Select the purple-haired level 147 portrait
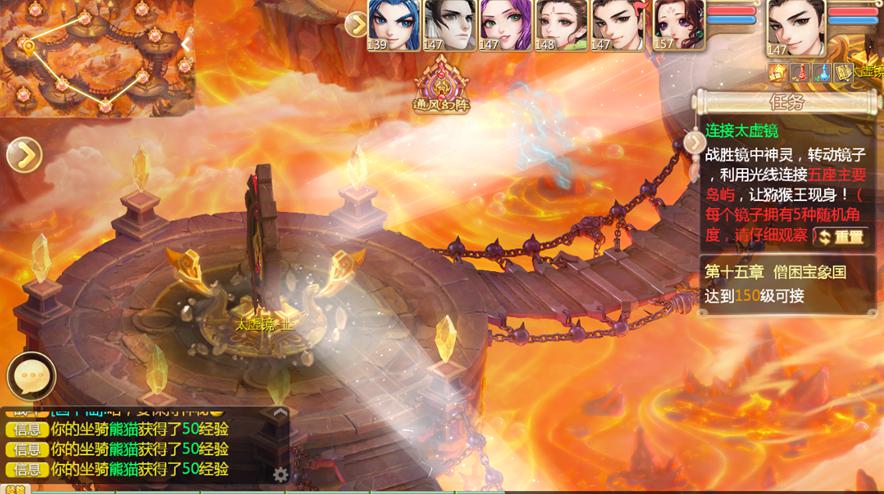This screenshot has width=884, height=494. click(503, 23)
